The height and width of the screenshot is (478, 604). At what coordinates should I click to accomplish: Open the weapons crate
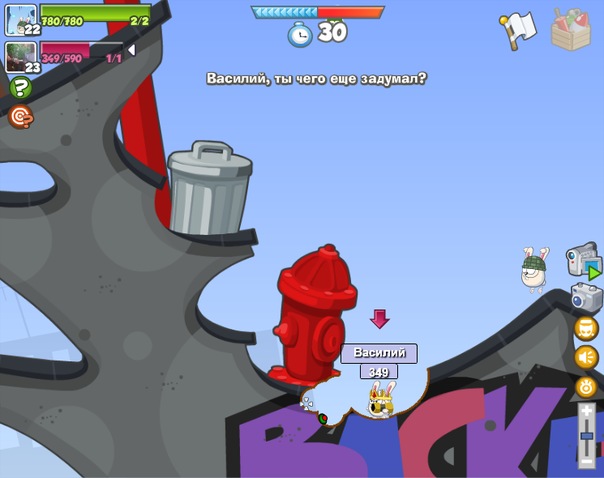[571, 29]
